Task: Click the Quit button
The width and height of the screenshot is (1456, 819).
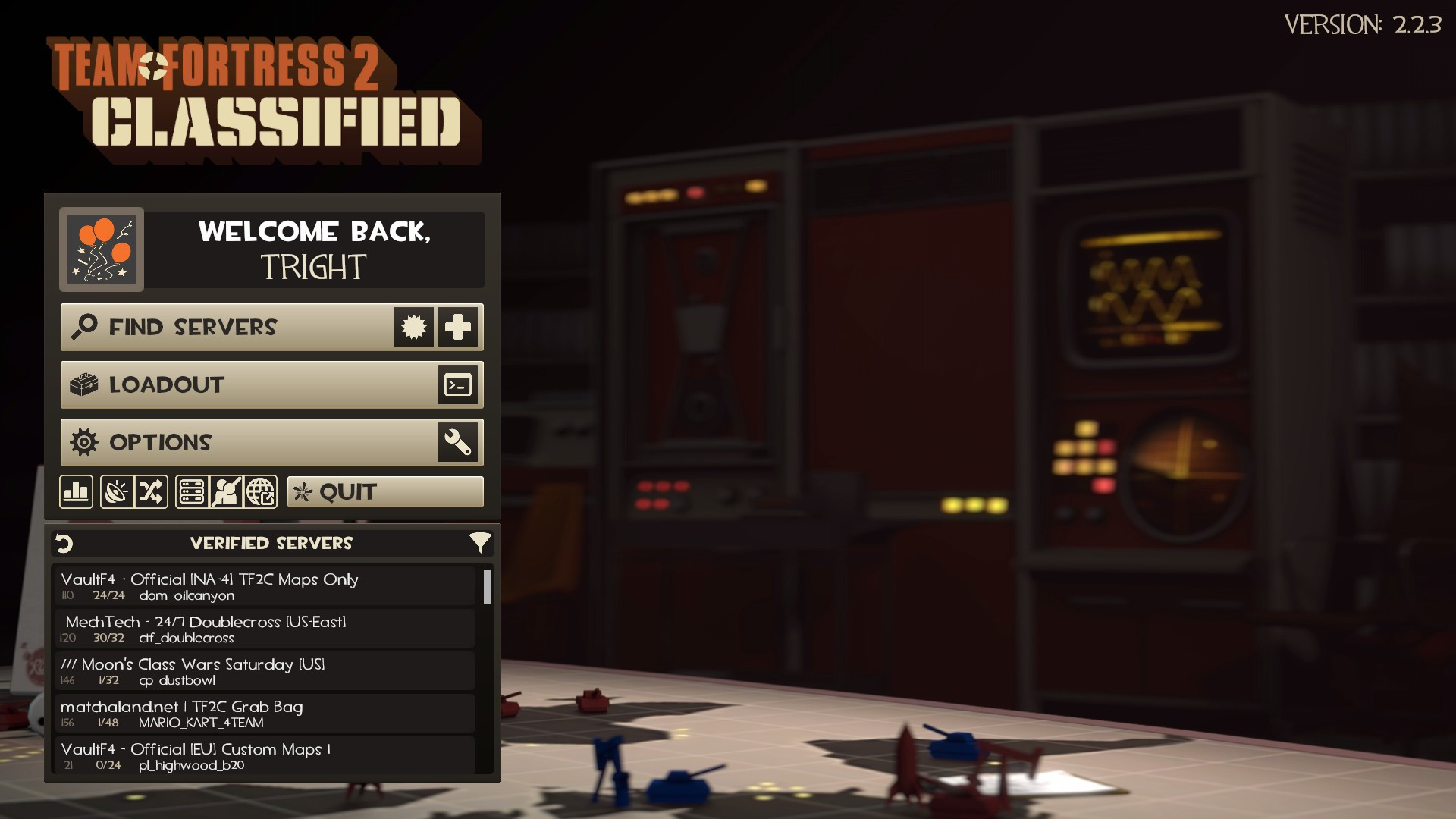Action: pos(384,491)
